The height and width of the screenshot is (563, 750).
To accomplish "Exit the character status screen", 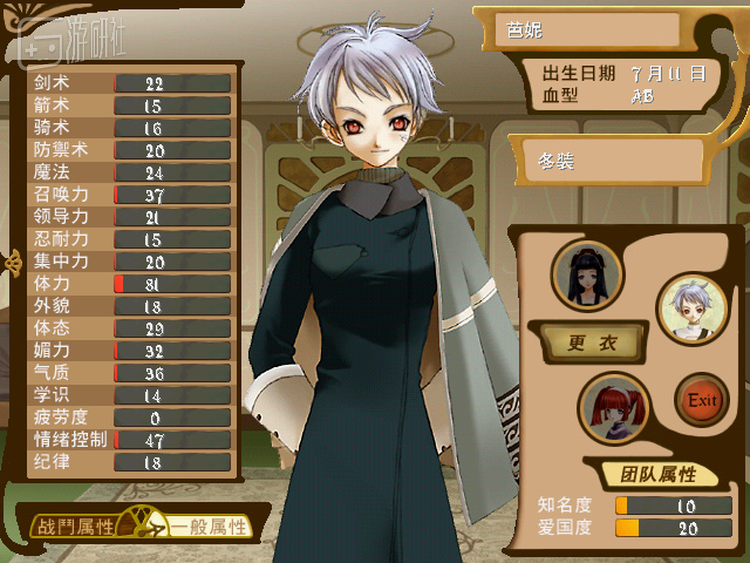I will (x=702, y=400).
